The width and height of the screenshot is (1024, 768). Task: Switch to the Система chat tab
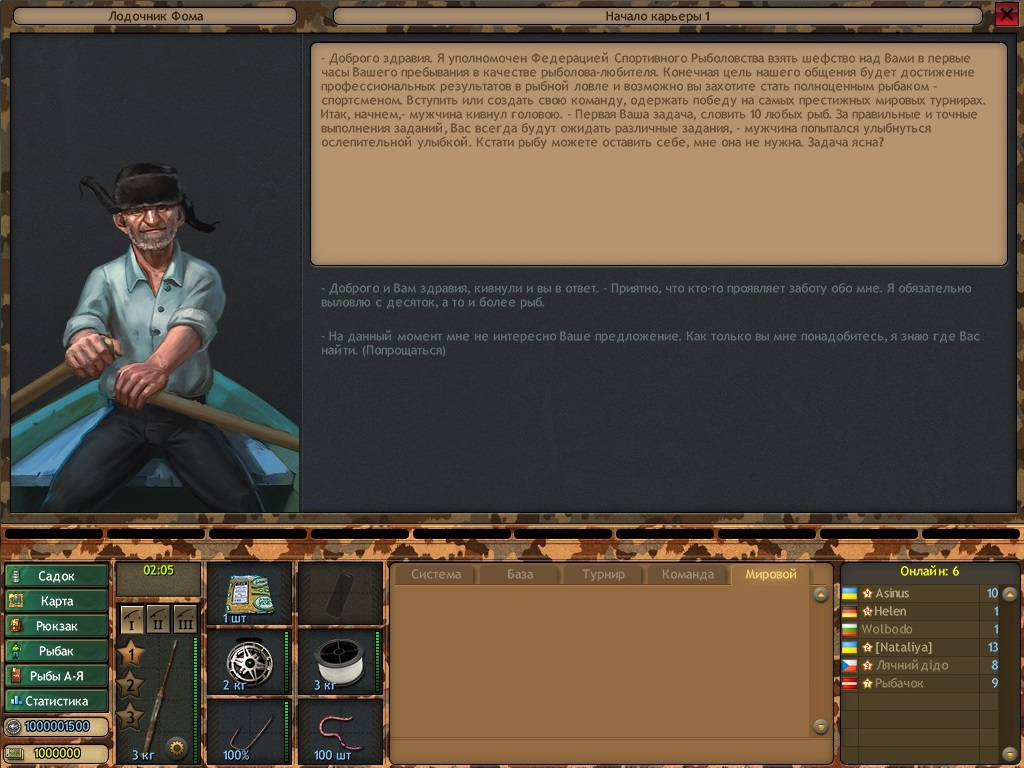436,574
